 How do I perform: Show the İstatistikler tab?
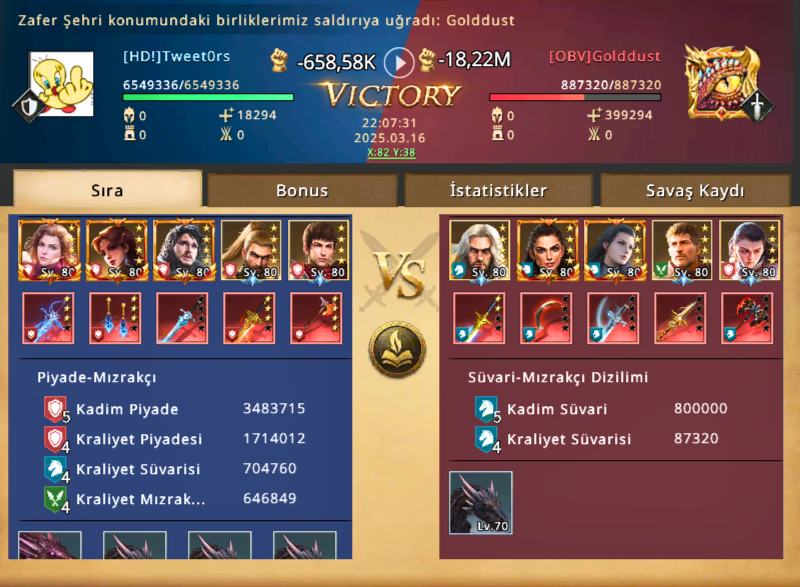pyautogui.click(x=497, y=190)
